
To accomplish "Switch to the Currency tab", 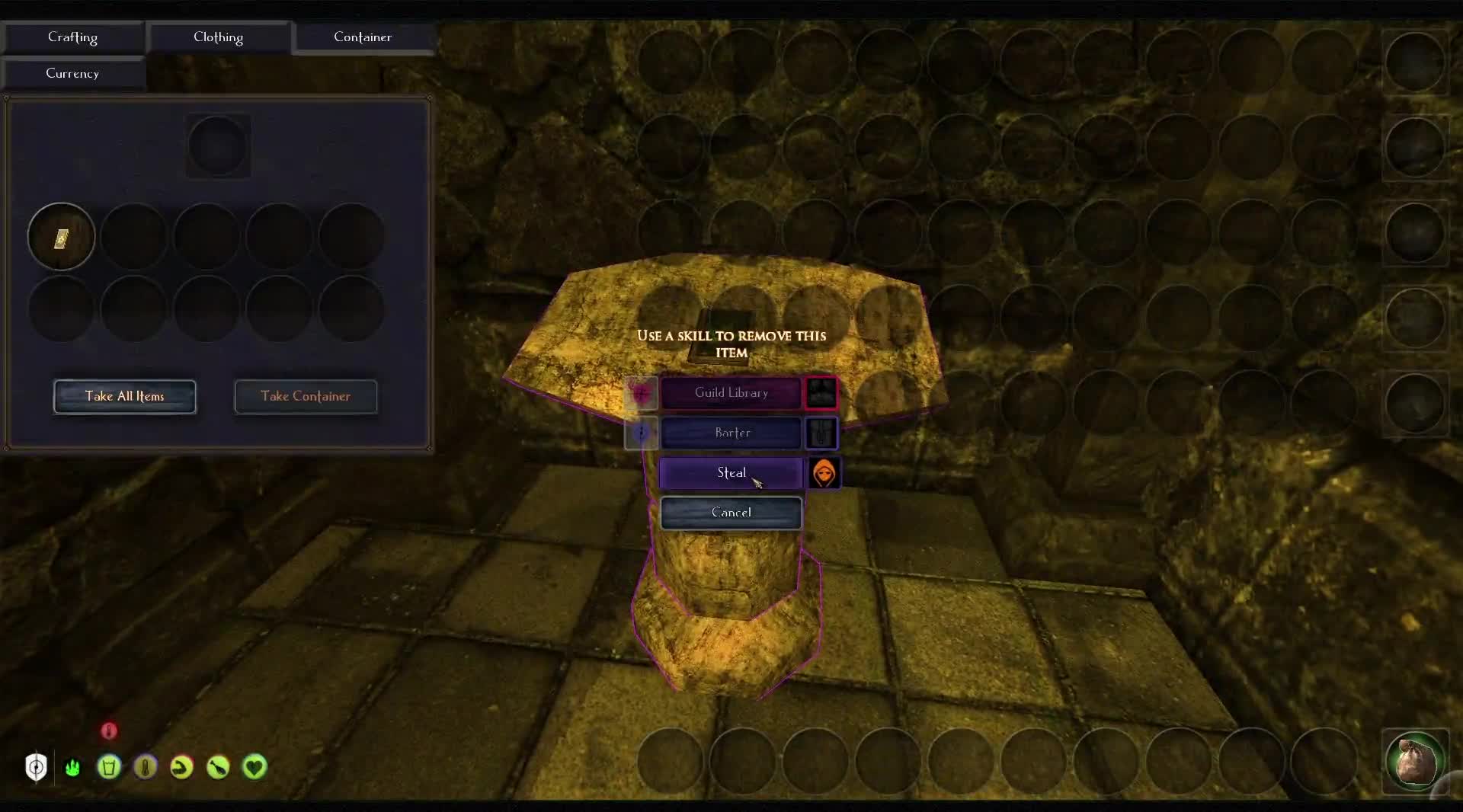I will (72, 73).
